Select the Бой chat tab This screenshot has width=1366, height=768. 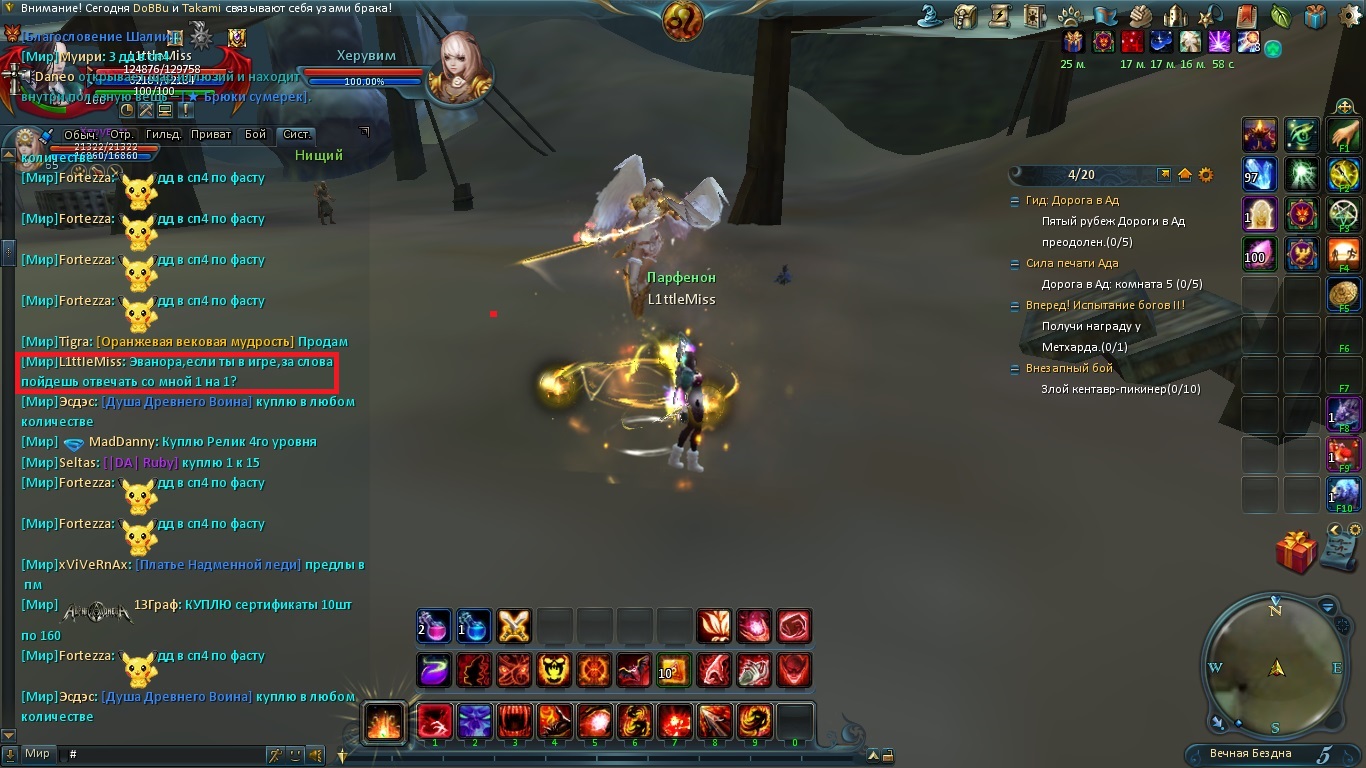point(256,134)
